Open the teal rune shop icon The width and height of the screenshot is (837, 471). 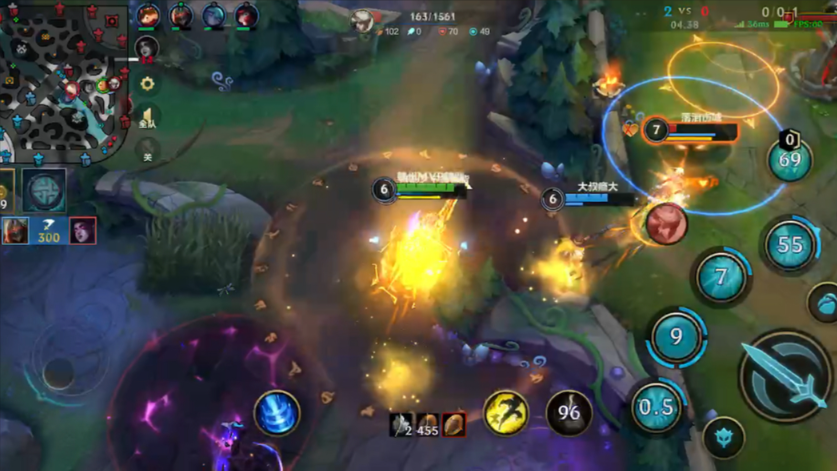coord(45,190)
